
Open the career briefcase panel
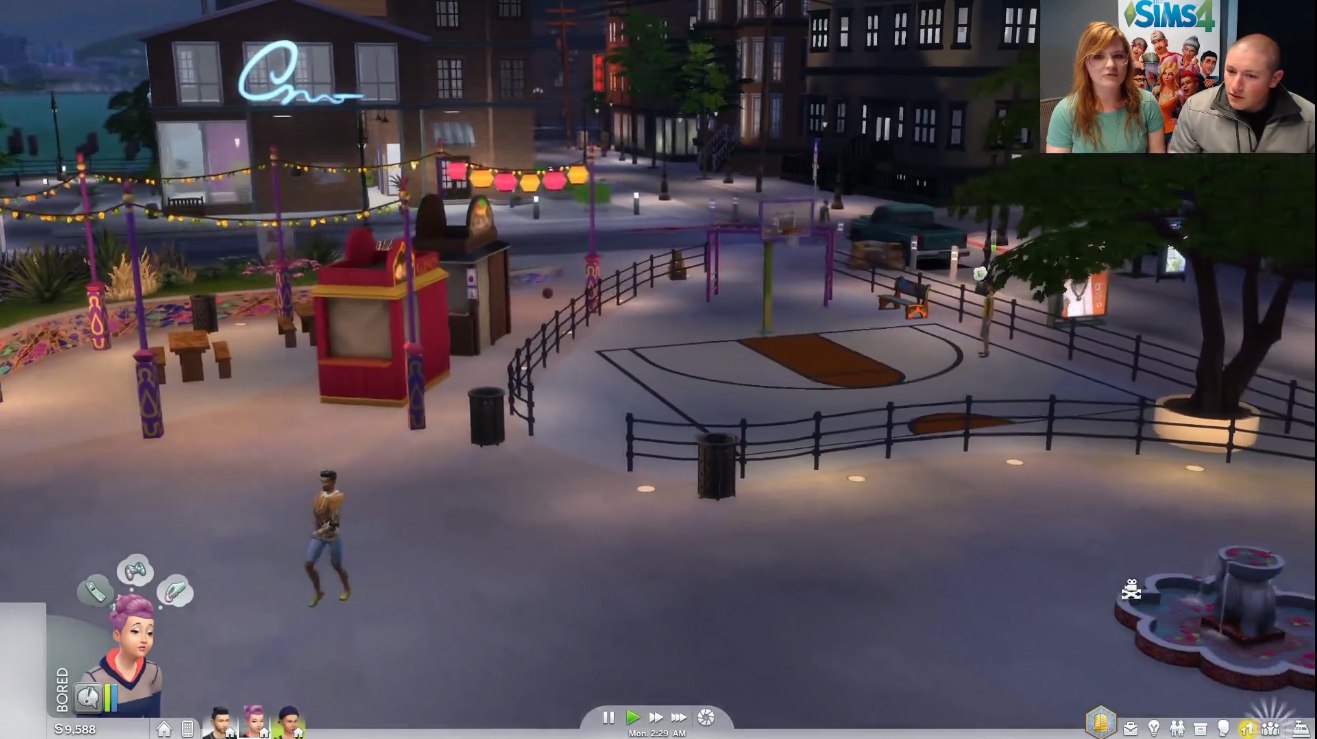coord(1130,728)
